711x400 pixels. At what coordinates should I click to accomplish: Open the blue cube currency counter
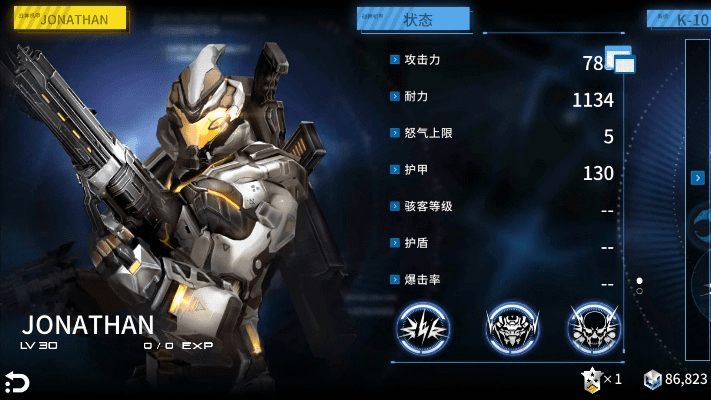(x=676, y=379)
